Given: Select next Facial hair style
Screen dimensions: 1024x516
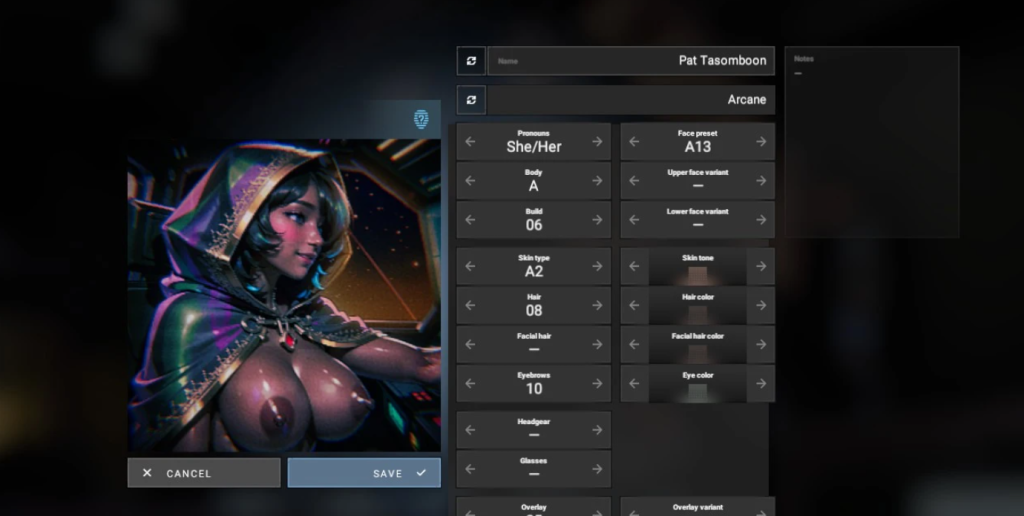Looking at the screenshot, I should click(x=597, y=345).
